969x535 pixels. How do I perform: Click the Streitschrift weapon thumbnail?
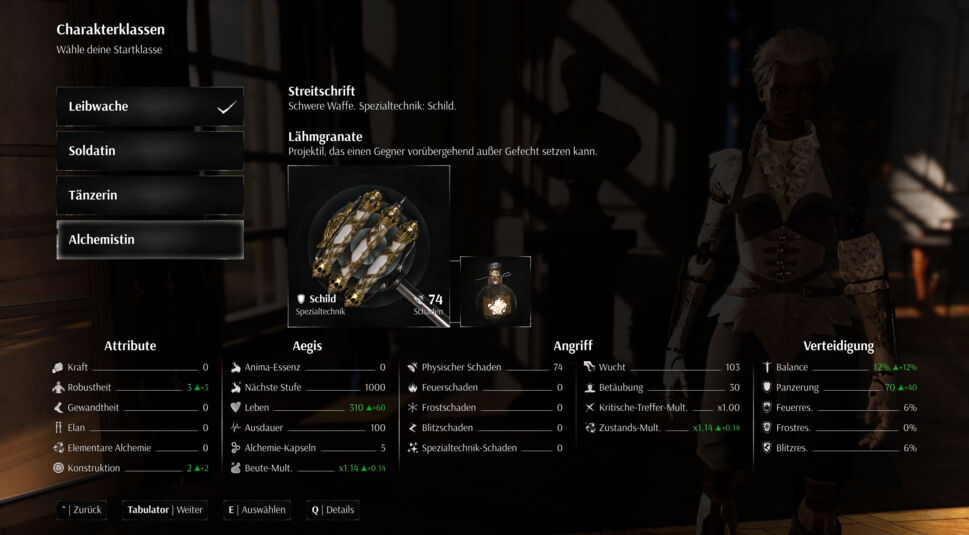click(368, 245)
